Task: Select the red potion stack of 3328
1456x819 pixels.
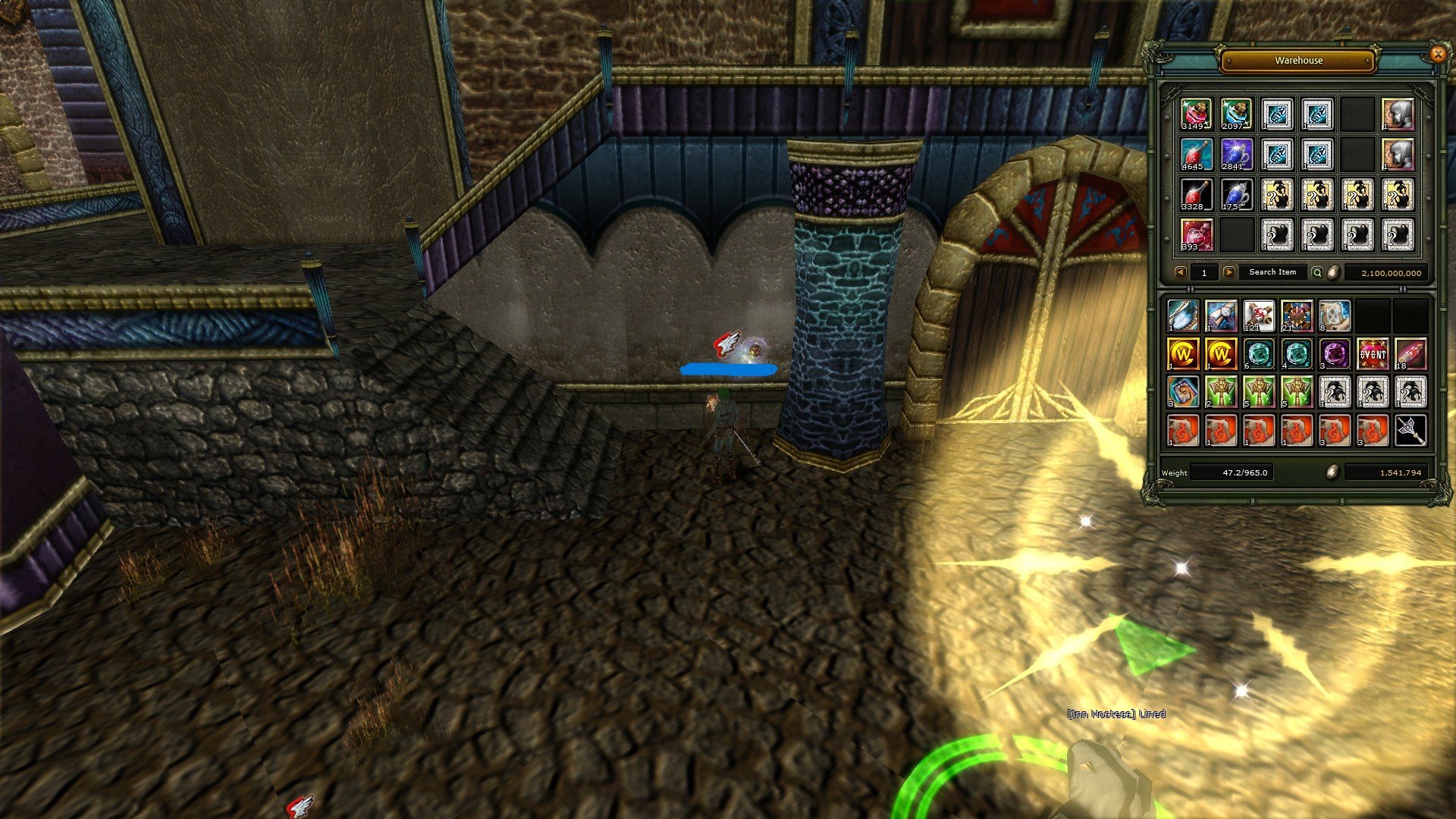Action: [1196, 194]
